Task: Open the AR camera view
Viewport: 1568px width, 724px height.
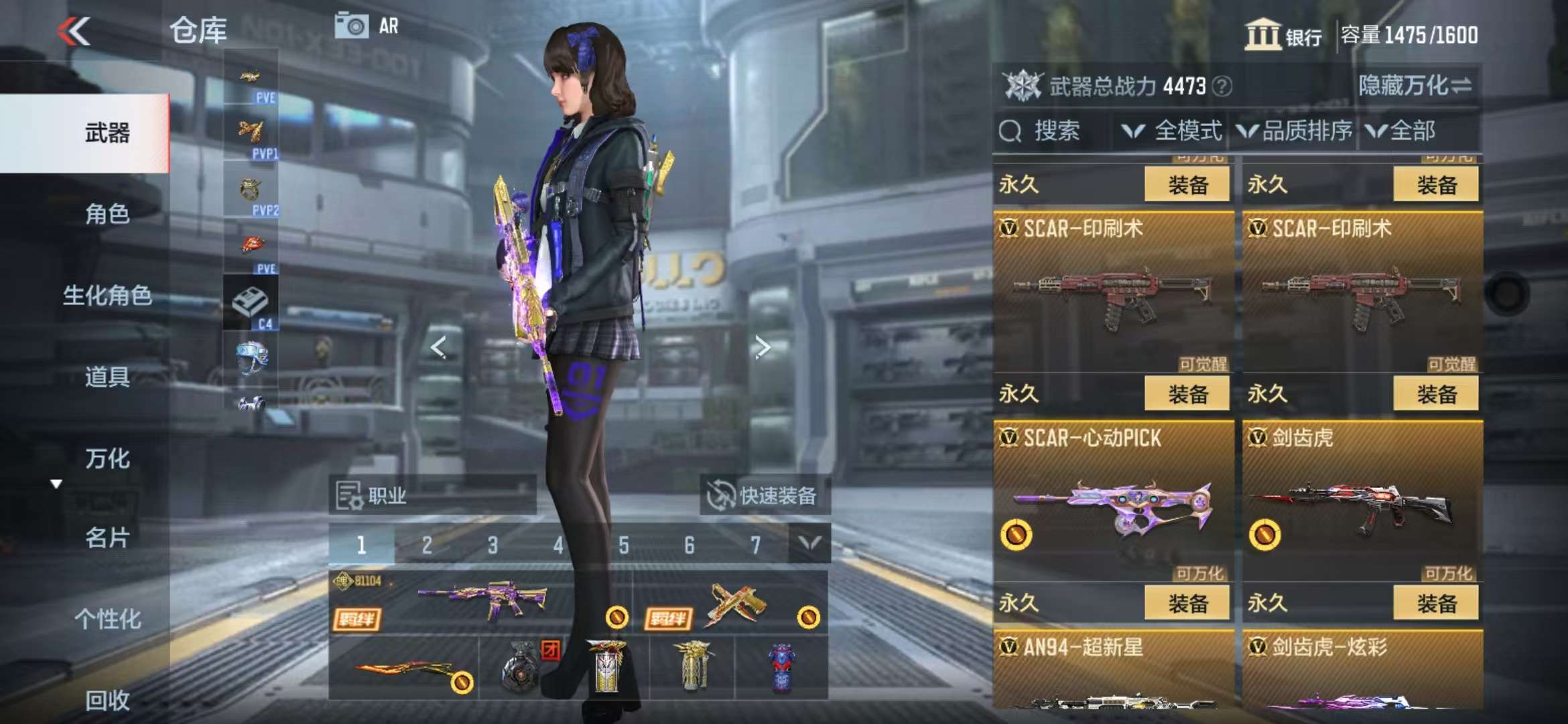Action: [x=367, y=26]
